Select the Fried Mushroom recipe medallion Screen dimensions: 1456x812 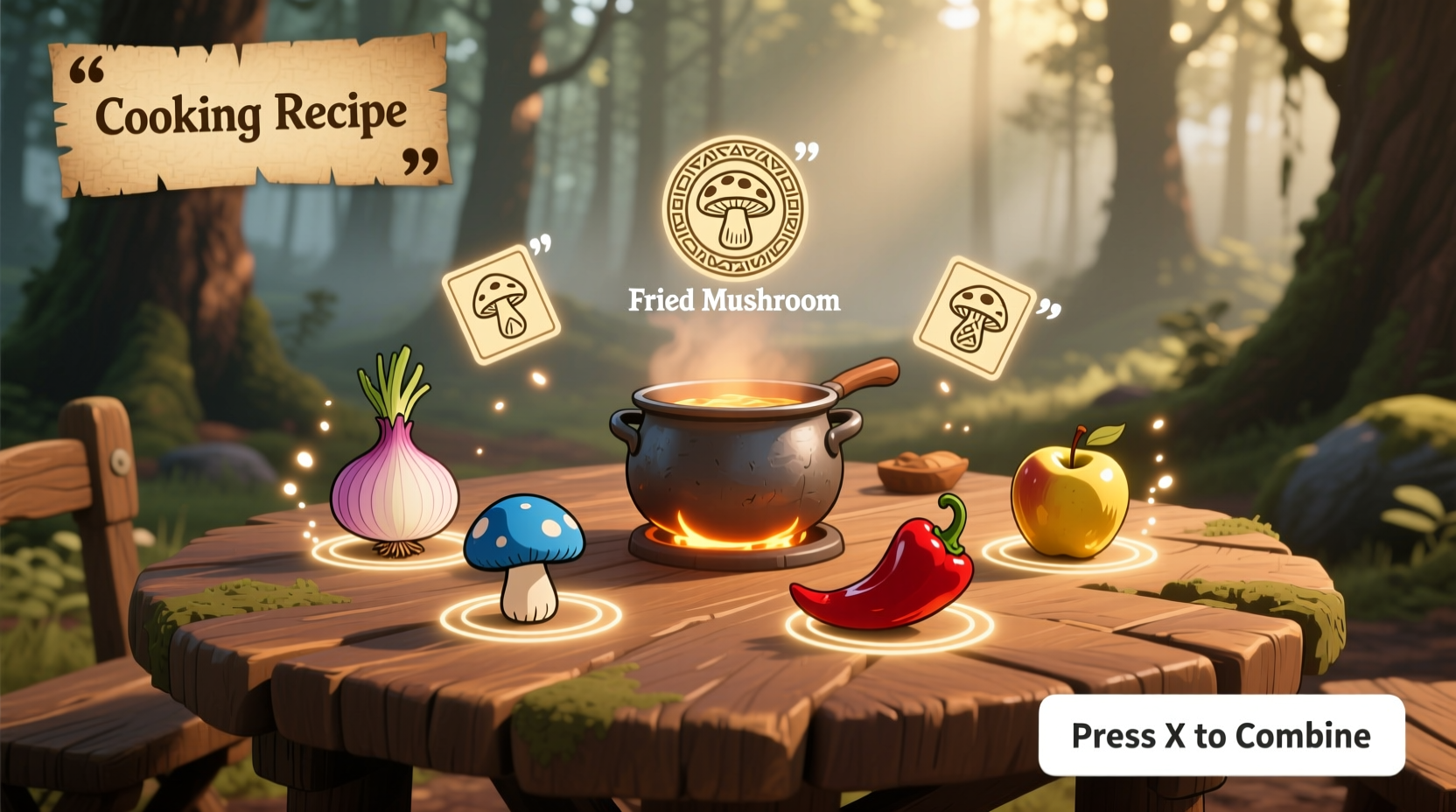pyautogui.click(x=738, y=206)
